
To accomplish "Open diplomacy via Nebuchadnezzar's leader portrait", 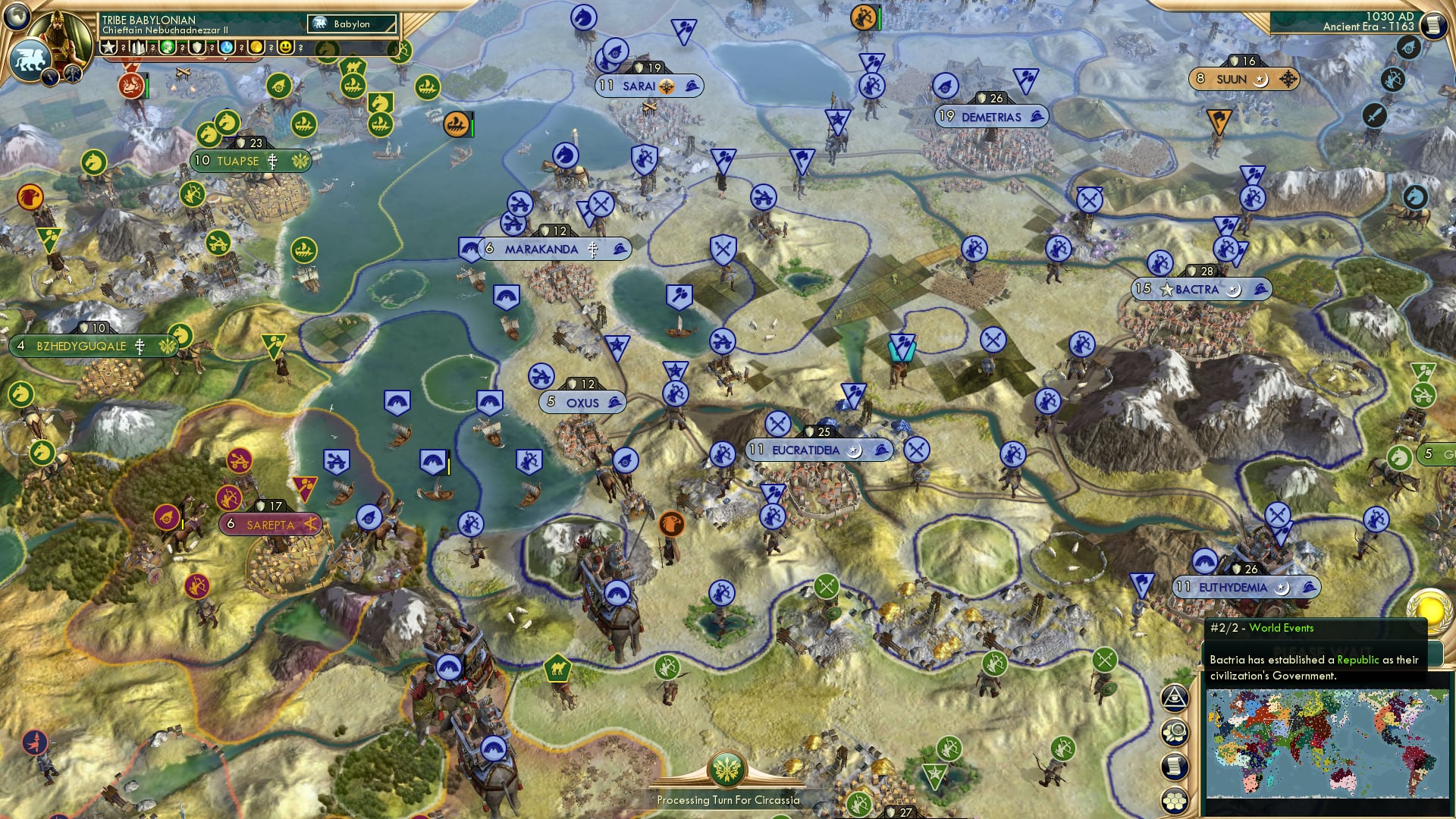I will (58, 32).
